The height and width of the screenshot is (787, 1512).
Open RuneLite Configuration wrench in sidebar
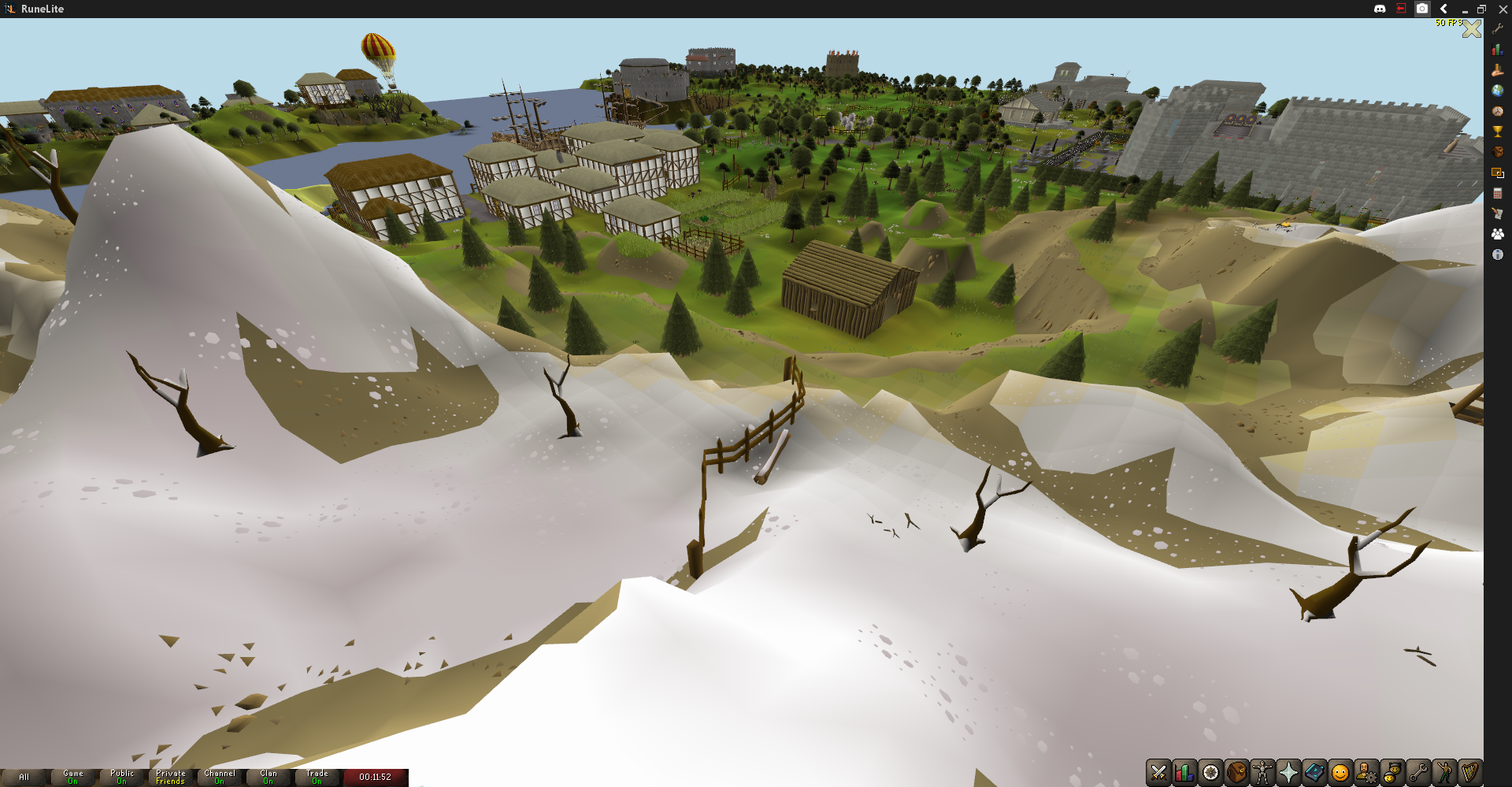pos(1498,29)
